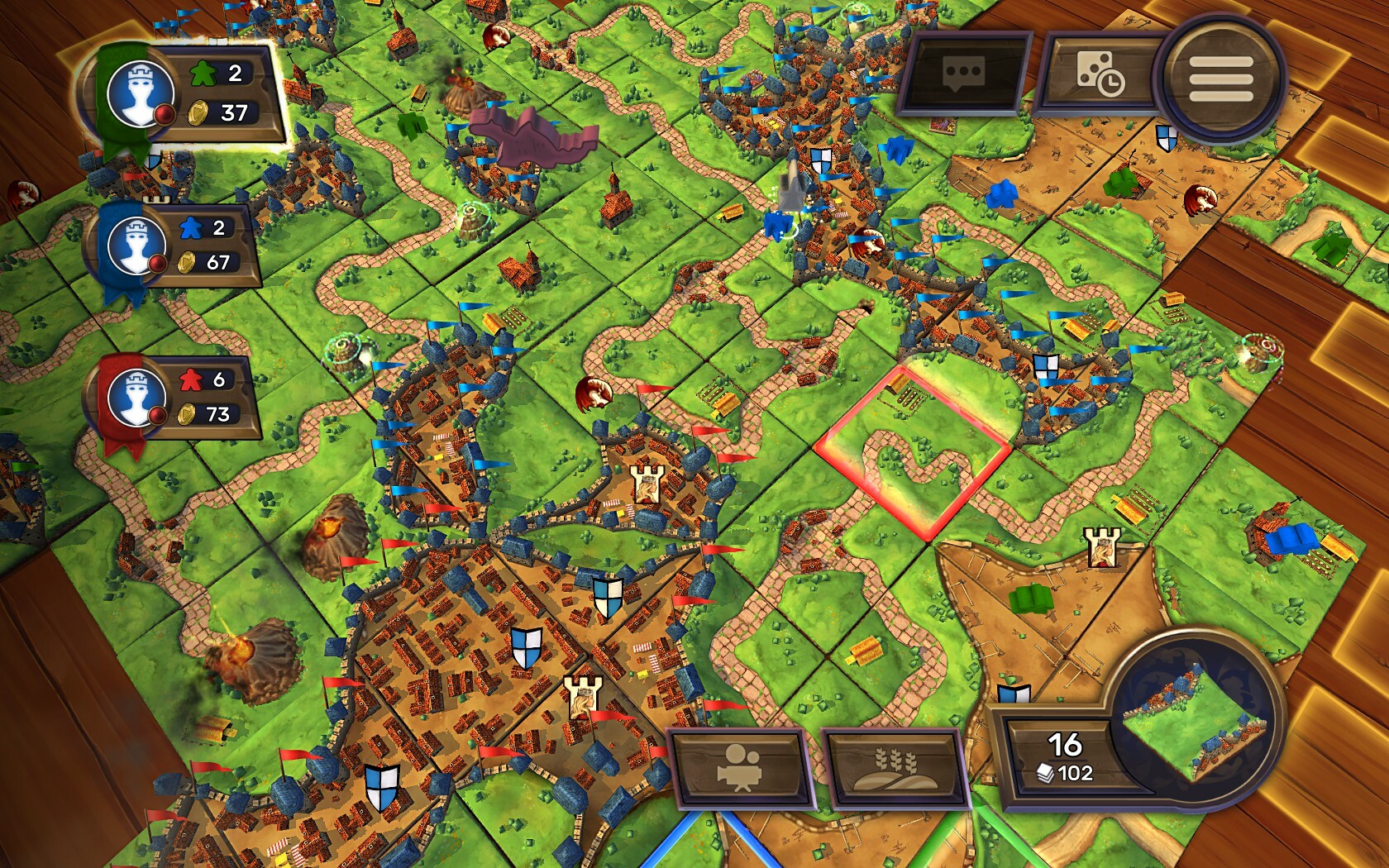Click the remaining tiles counter showing 102
The width and height of the screenshot is (1389, 868).
click(1071, 775)
